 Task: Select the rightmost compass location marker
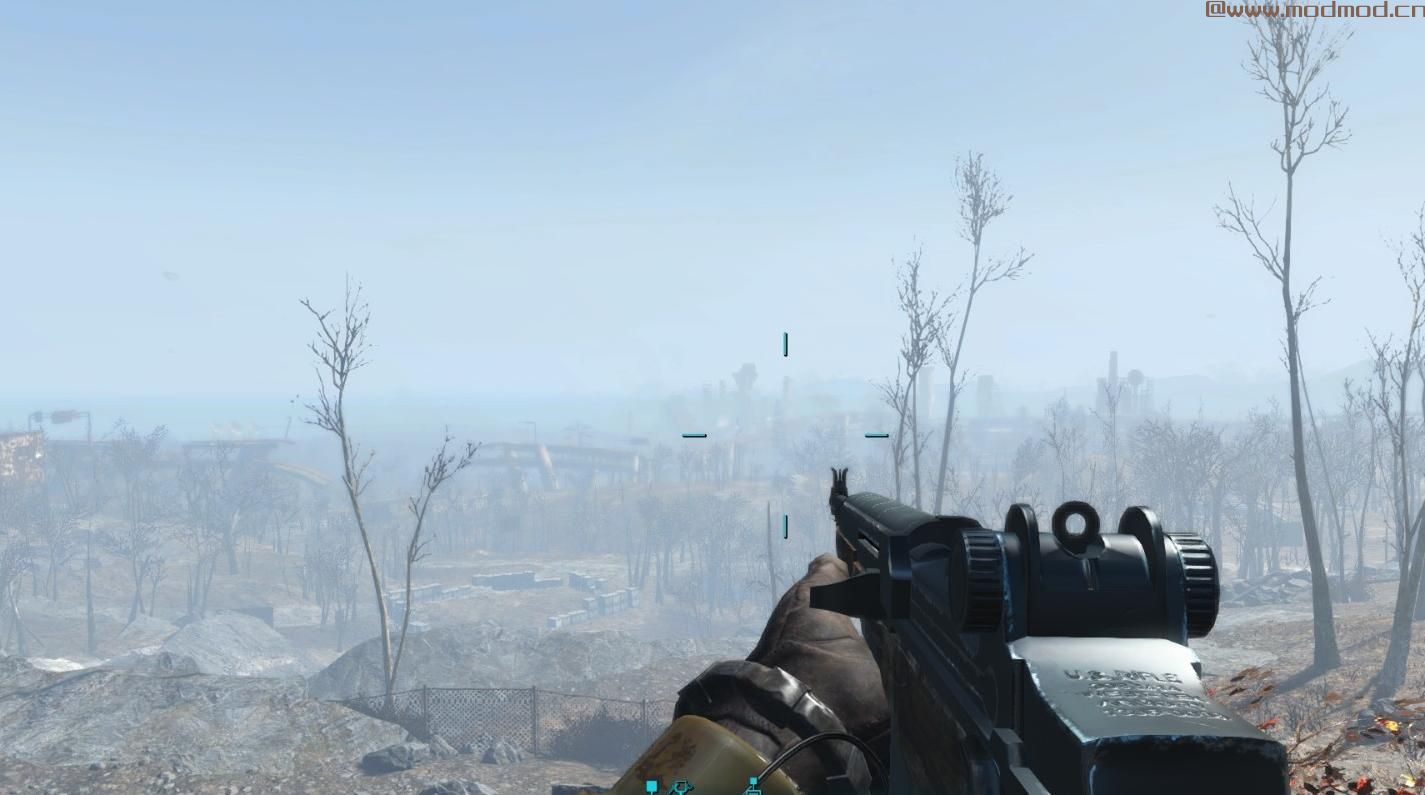click(754, 788)
